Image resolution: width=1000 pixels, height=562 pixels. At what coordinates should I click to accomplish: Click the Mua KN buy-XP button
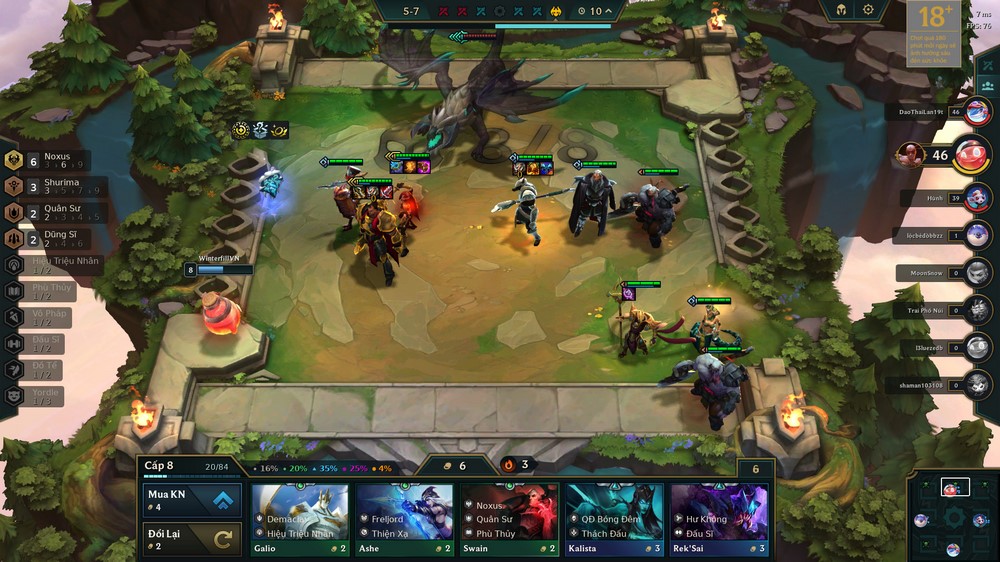[193, 500]
